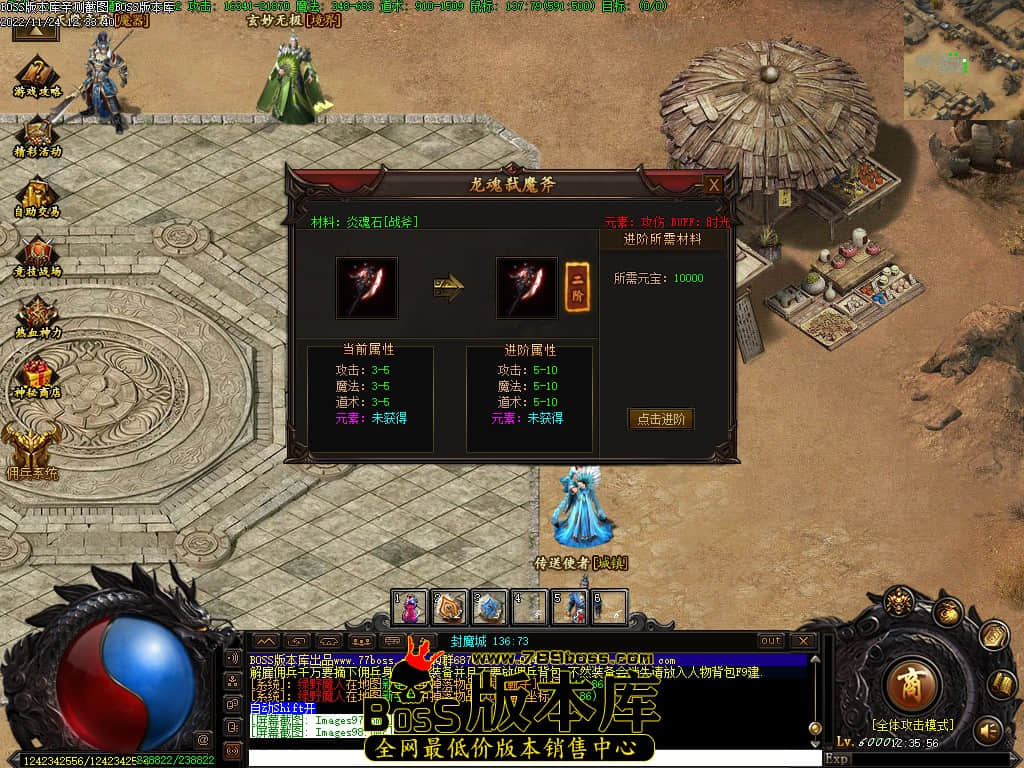Screen dimensions: 1024x768
Task: Open the 佣兵系统 mercenary system
Action: click(32, 450)
